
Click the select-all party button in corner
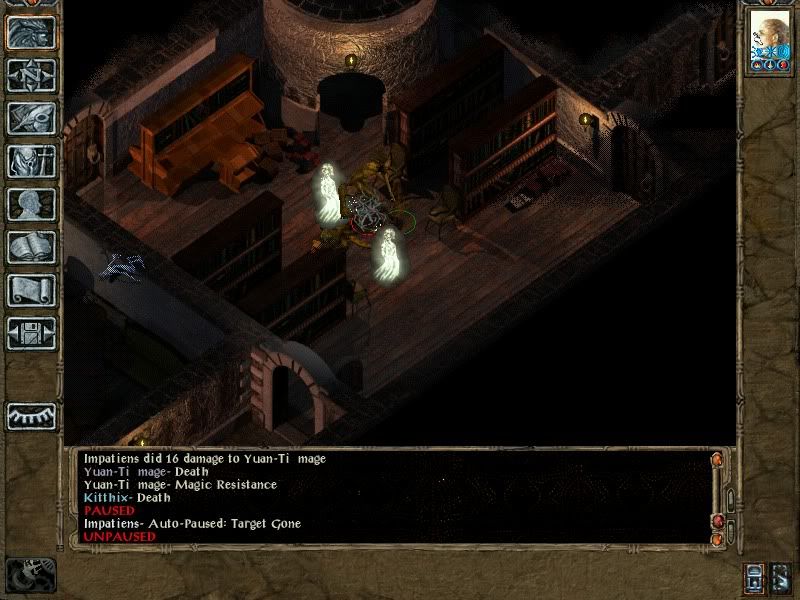click(781, 578)
